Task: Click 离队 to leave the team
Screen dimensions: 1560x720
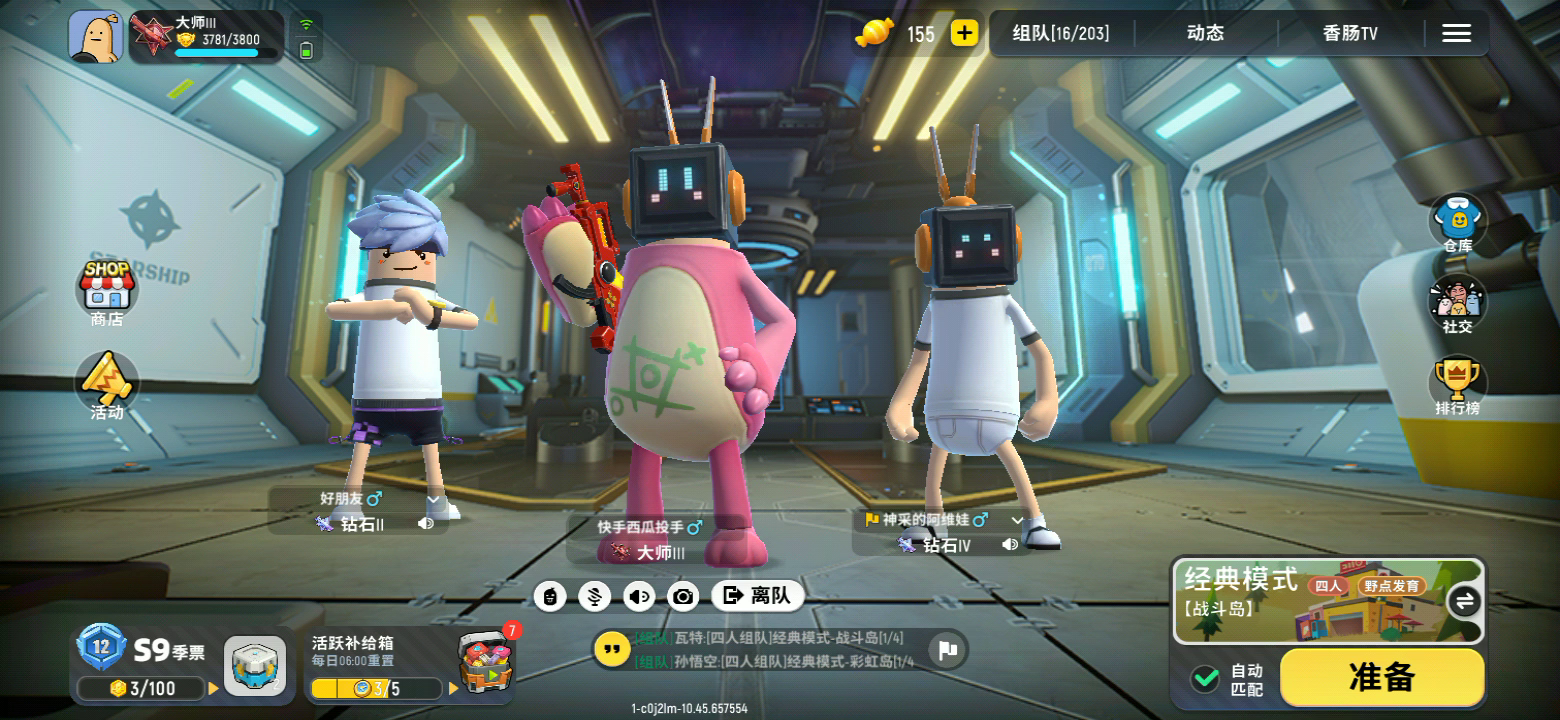Action: click(x=757, y=596)
